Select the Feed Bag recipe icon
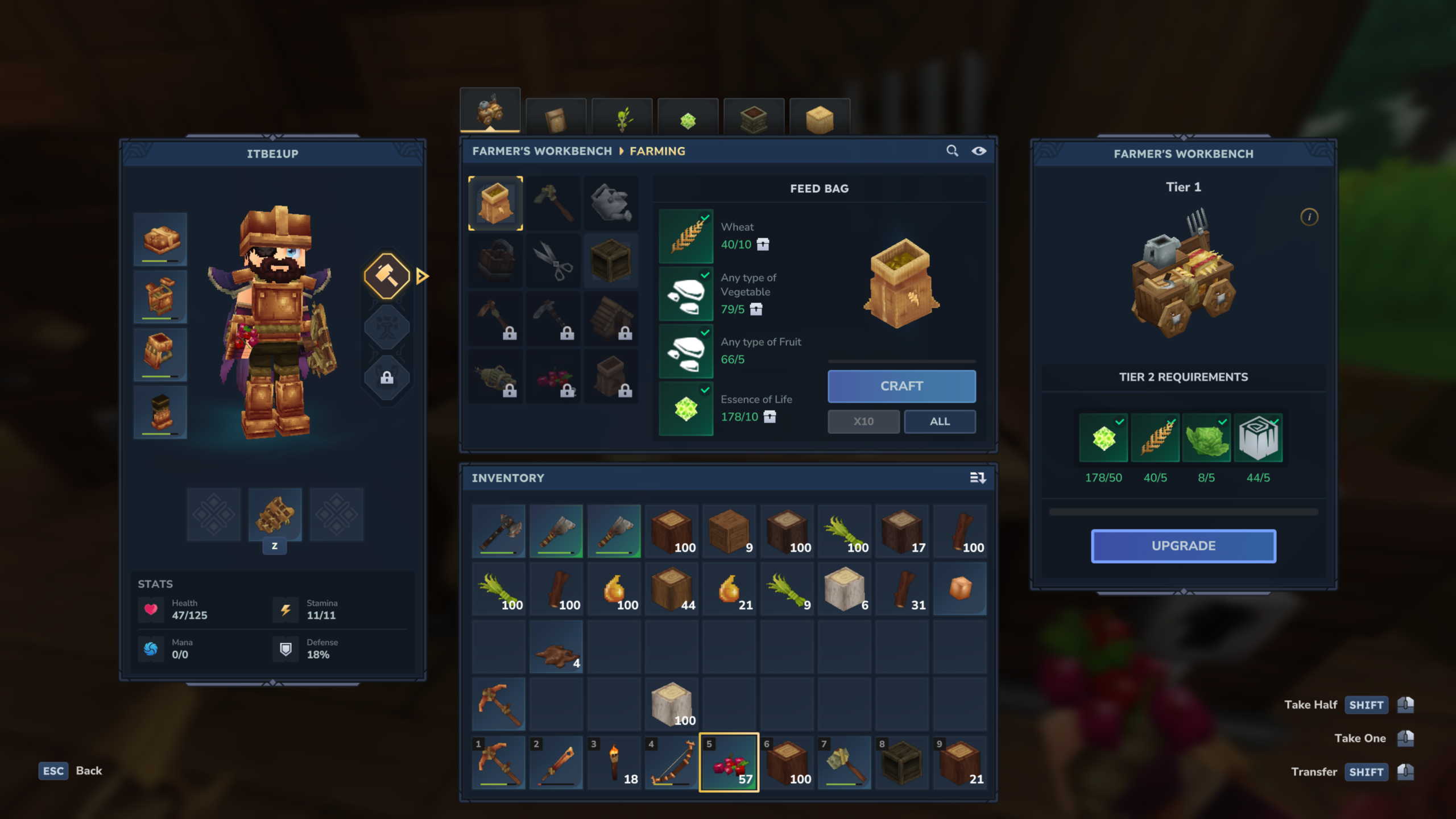1456x819 pixels. [x=496, y=203]
